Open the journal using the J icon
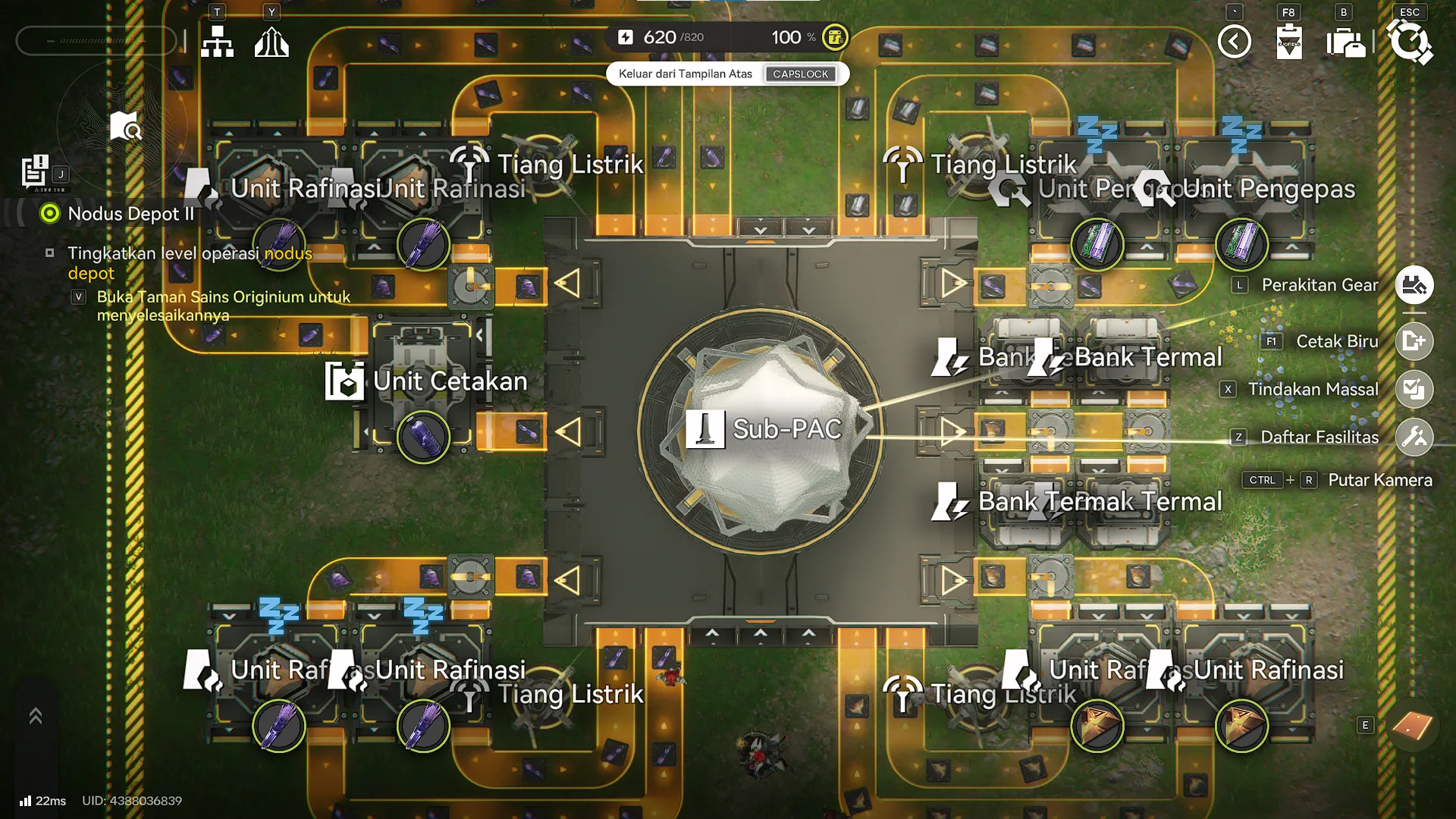Screen dimensions: 1456x819 tap(35, 168)
